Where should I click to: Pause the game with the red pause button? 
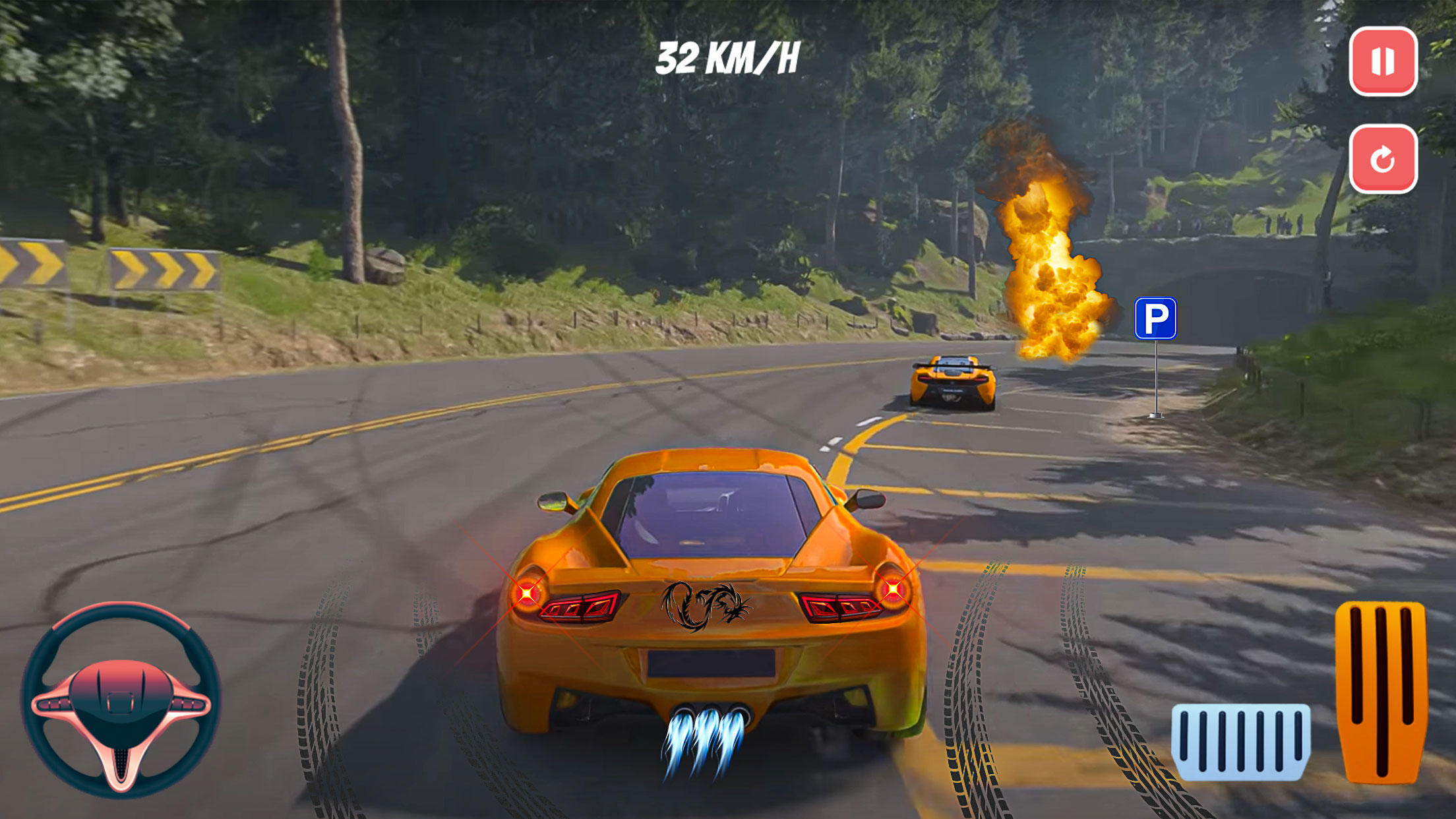pos(1383,61)
